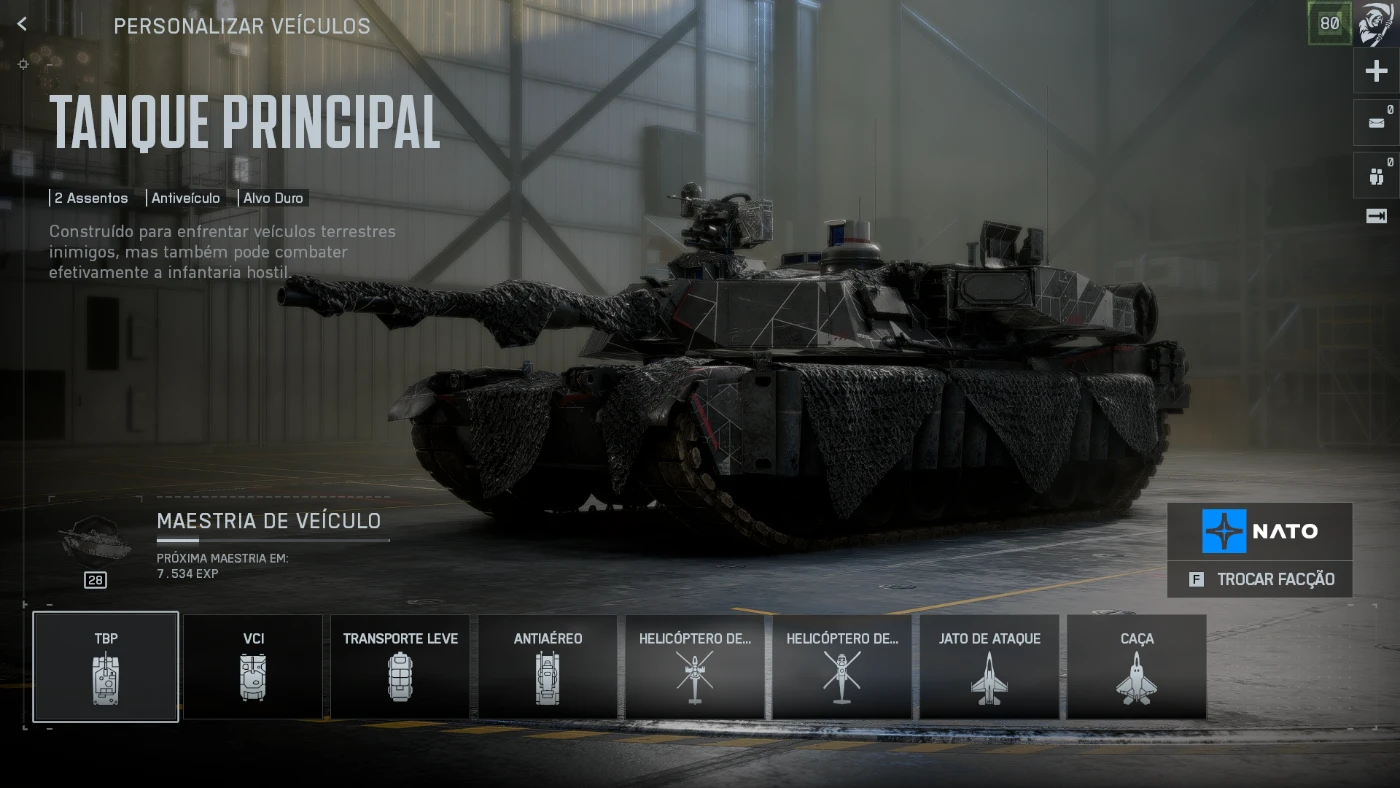The height and width of the screenshot is (788, 1400).
Task: Collapse the side panel arrow icon
Action: coord(1377,216)
